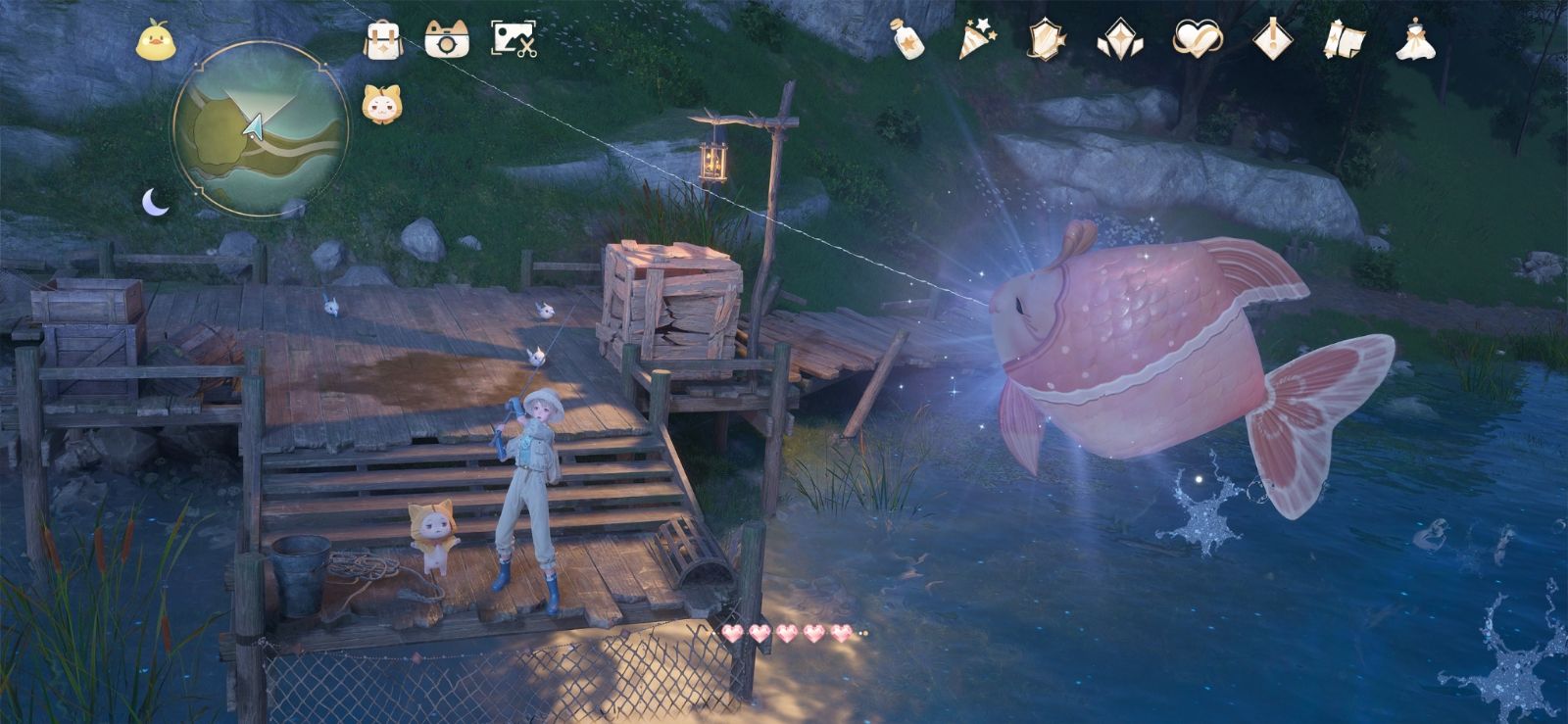Open the exclamation mark quest icon
The width and height of the screenshot is (1568, 724).
[x=1272, y=39]
